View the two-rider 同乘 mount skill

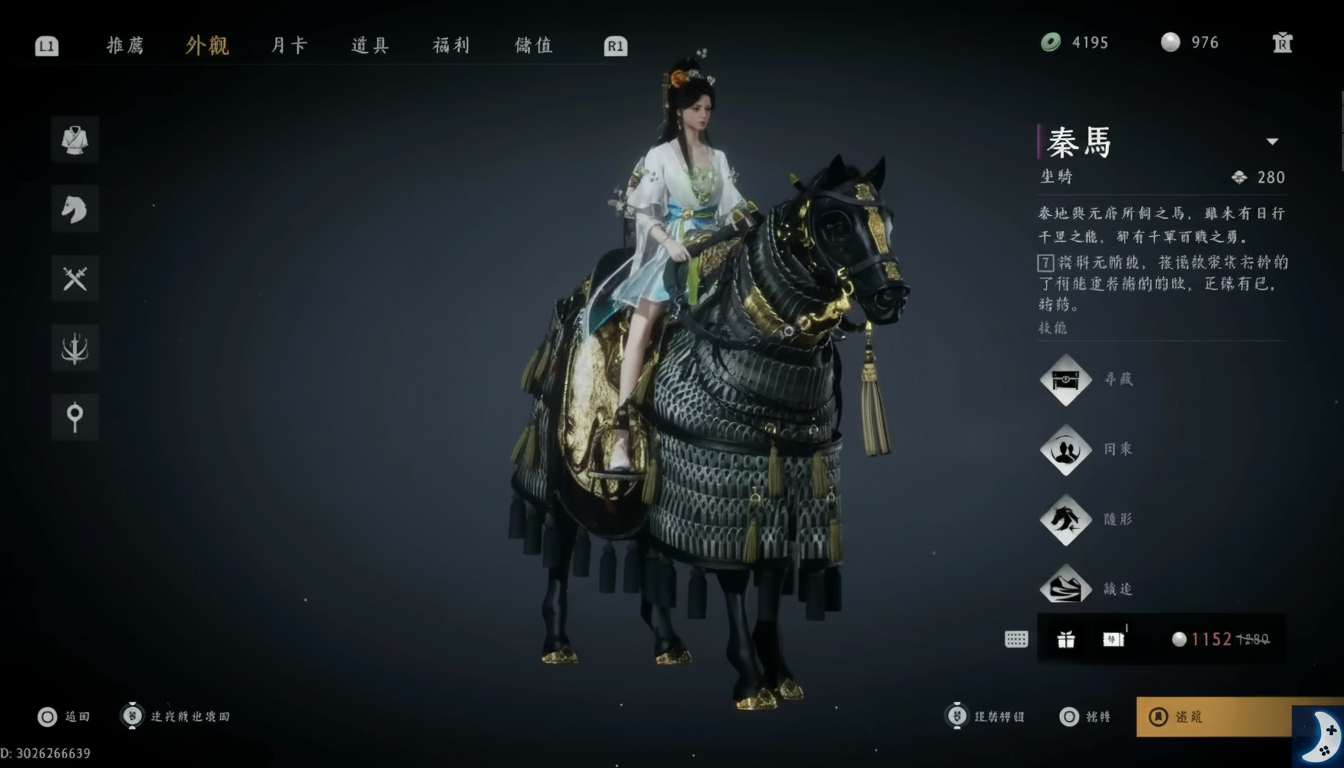click(1065, 450)
